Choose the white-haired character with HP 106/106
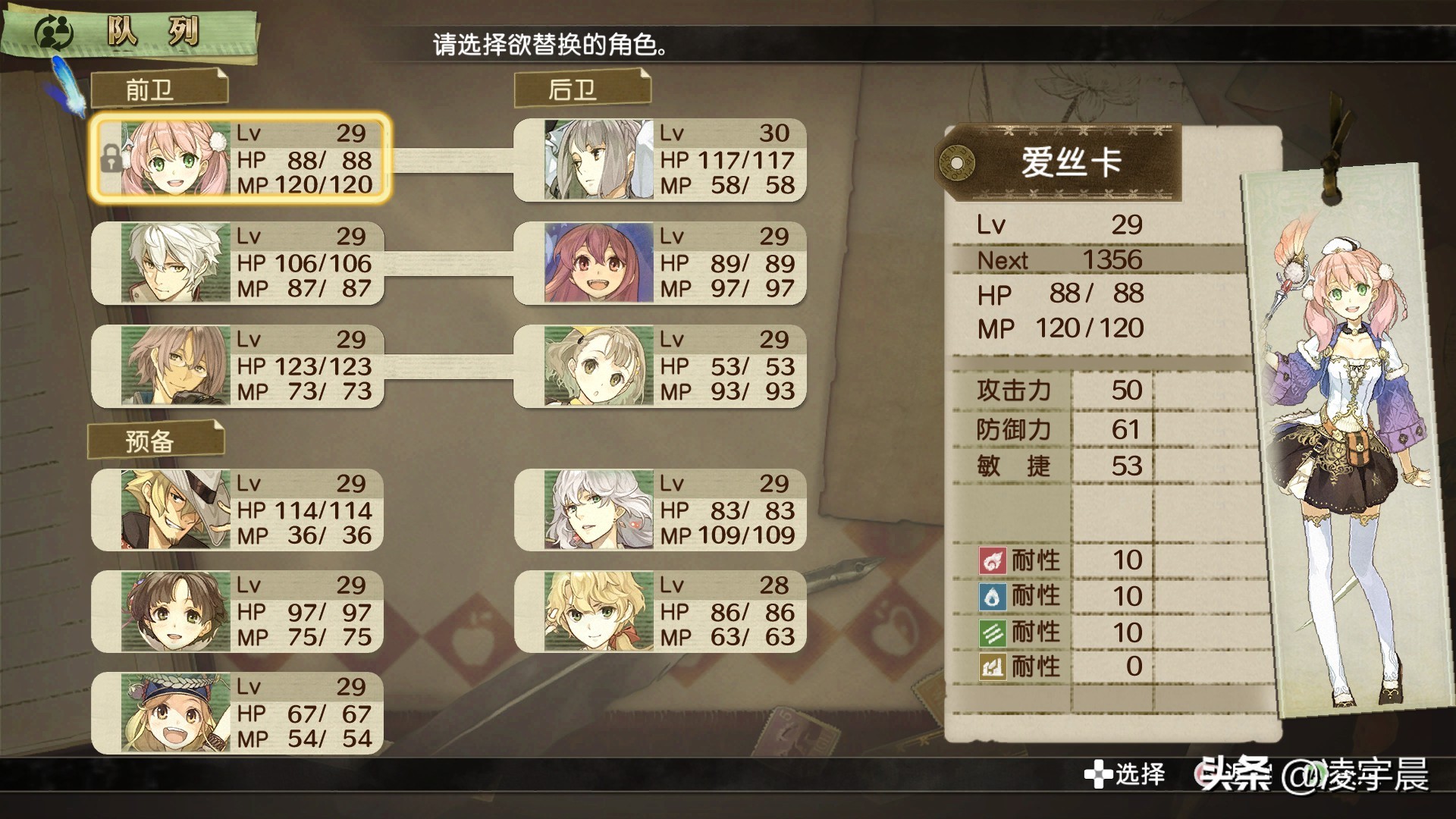The height and width of the screenshot is (819, 1456). [x=238, y=263]
